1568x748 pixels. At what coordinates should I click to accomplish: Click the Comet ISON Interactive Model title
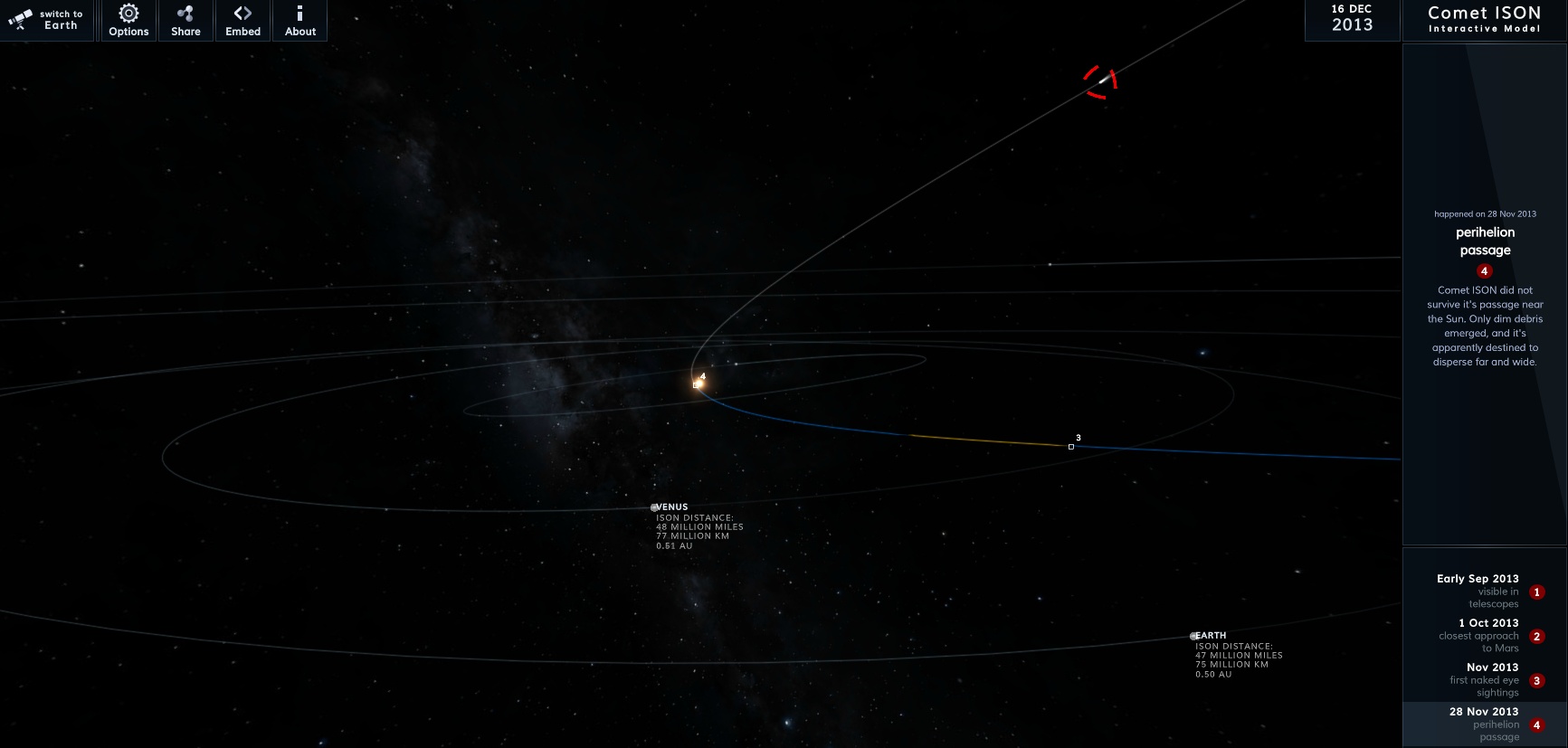pyautogui.click(x=1484, y=17)
